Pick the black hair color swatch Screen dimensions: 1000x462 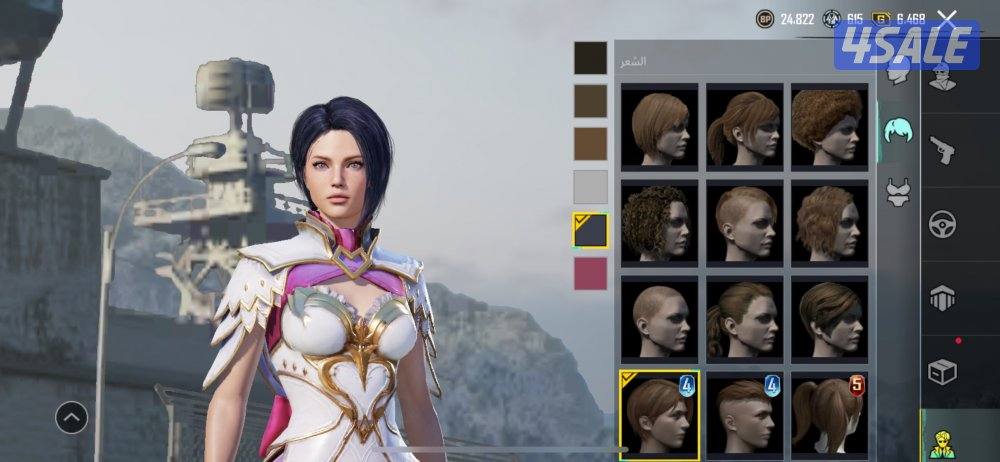[590, 58]
